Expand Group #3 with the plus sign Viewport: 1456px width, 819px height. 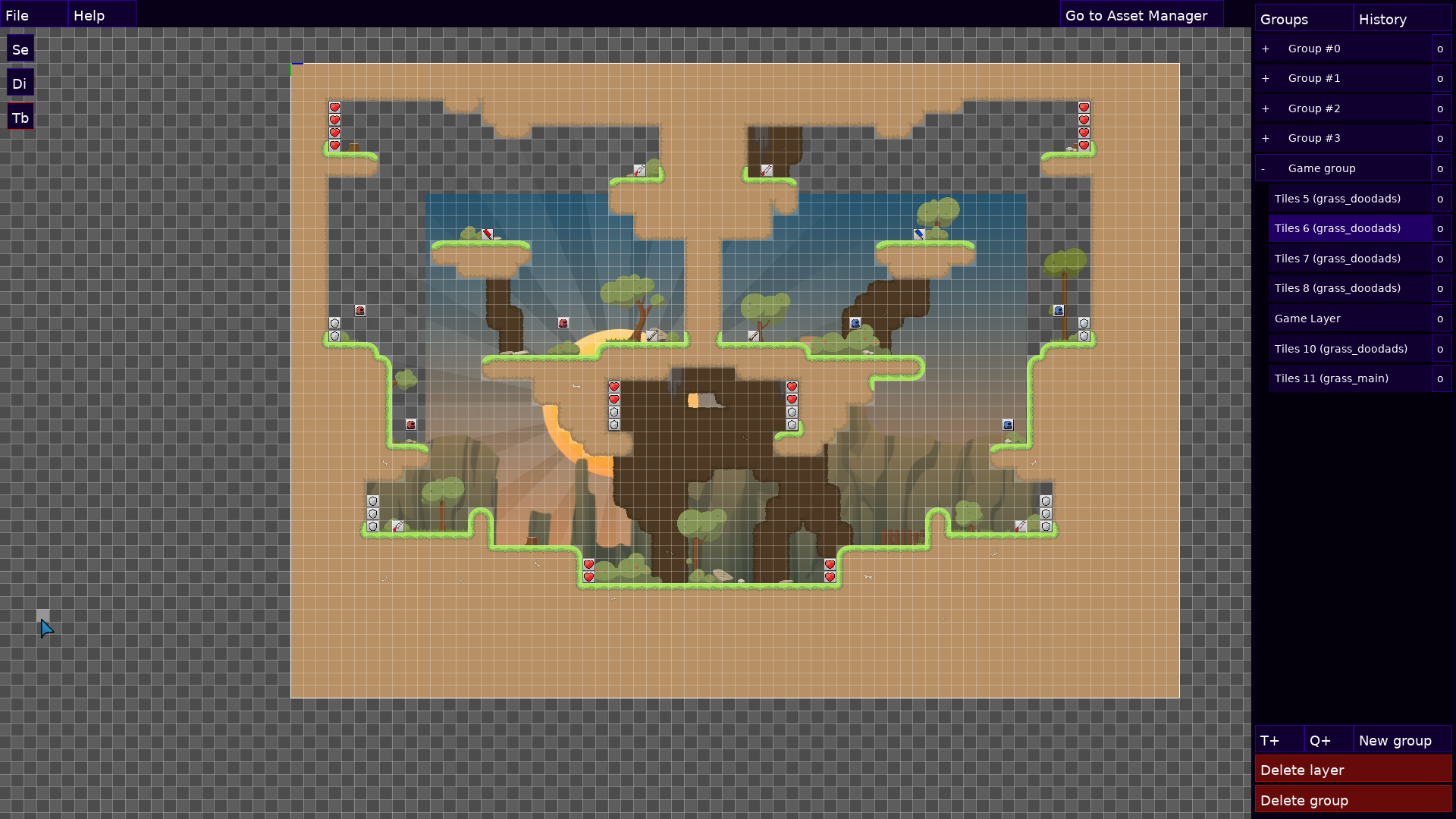tap(1266, 138)
